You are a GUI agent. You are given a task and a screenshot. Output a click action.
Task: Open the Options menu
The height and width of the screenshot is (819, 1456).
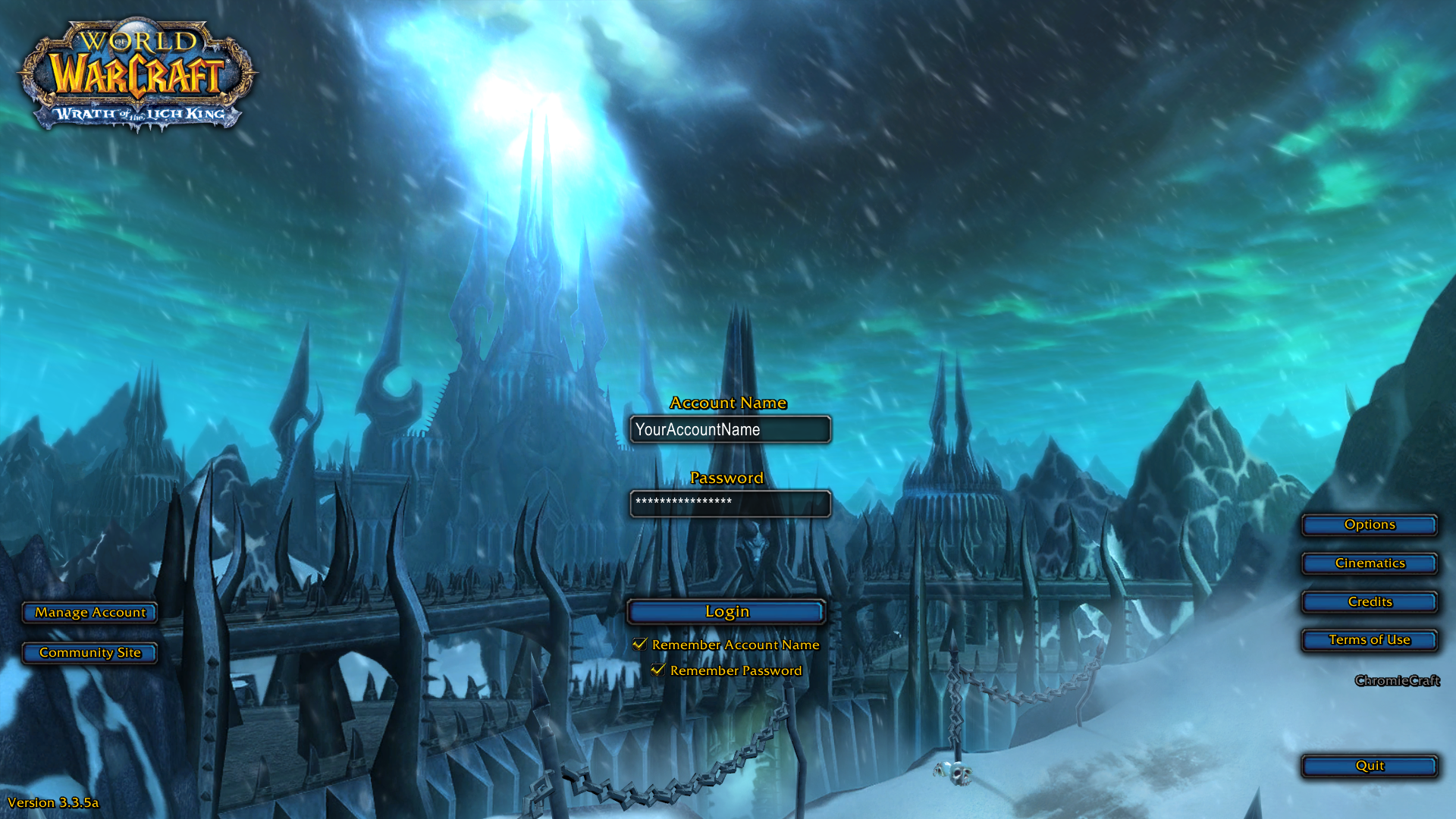[1369, 524]
